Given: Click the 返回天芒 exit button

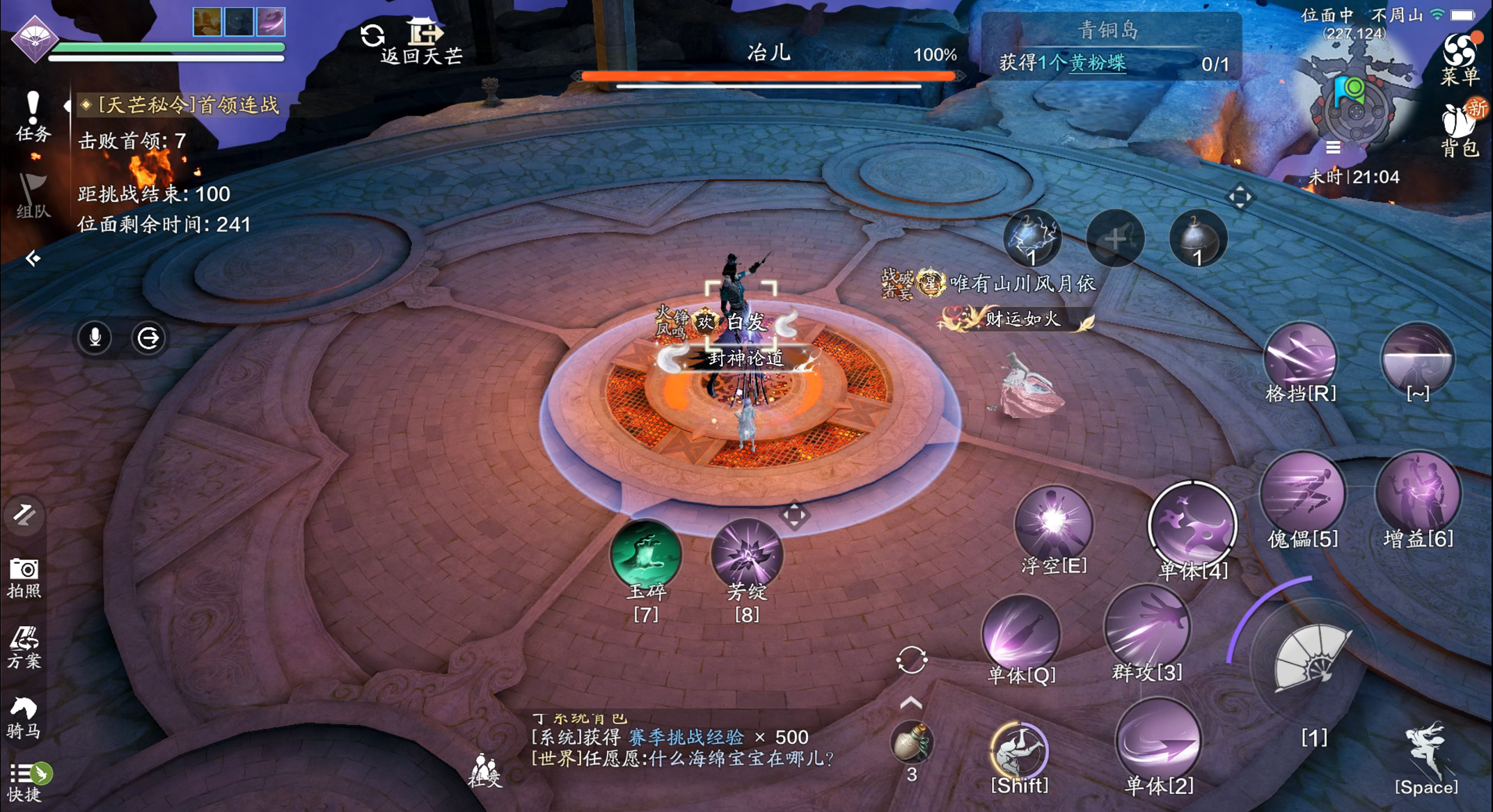Looking at the screenshot, I should point(423,42).
